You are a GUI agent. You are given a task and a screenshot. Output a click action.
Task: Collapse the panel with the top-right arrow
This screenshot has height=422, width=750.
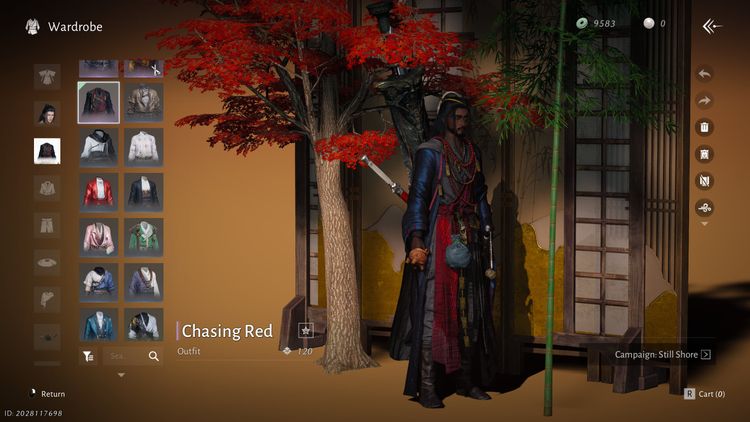point(712,26)
